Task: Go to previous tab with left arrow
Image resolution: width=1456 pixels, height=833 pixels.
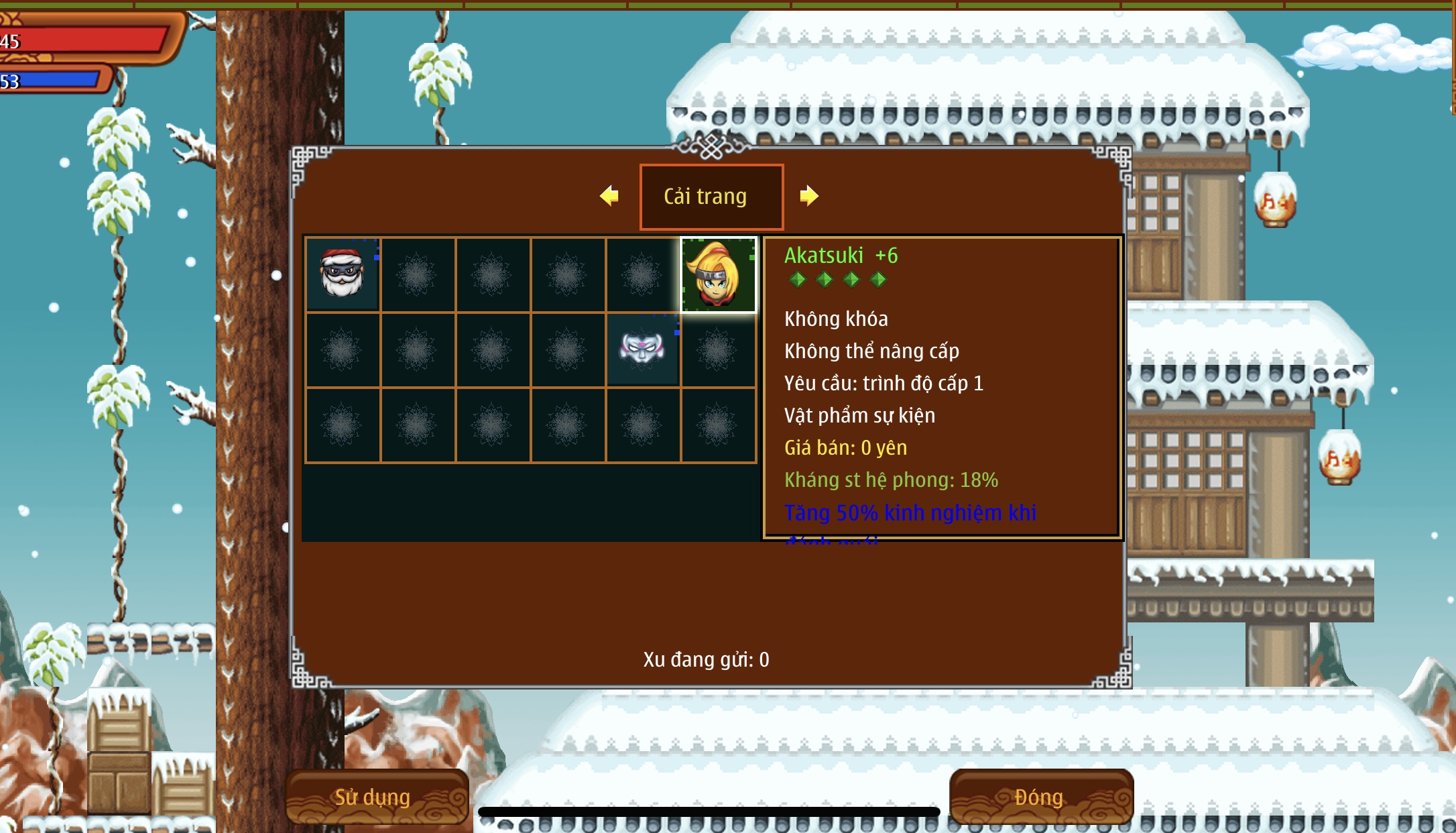Action: (609, 196)
